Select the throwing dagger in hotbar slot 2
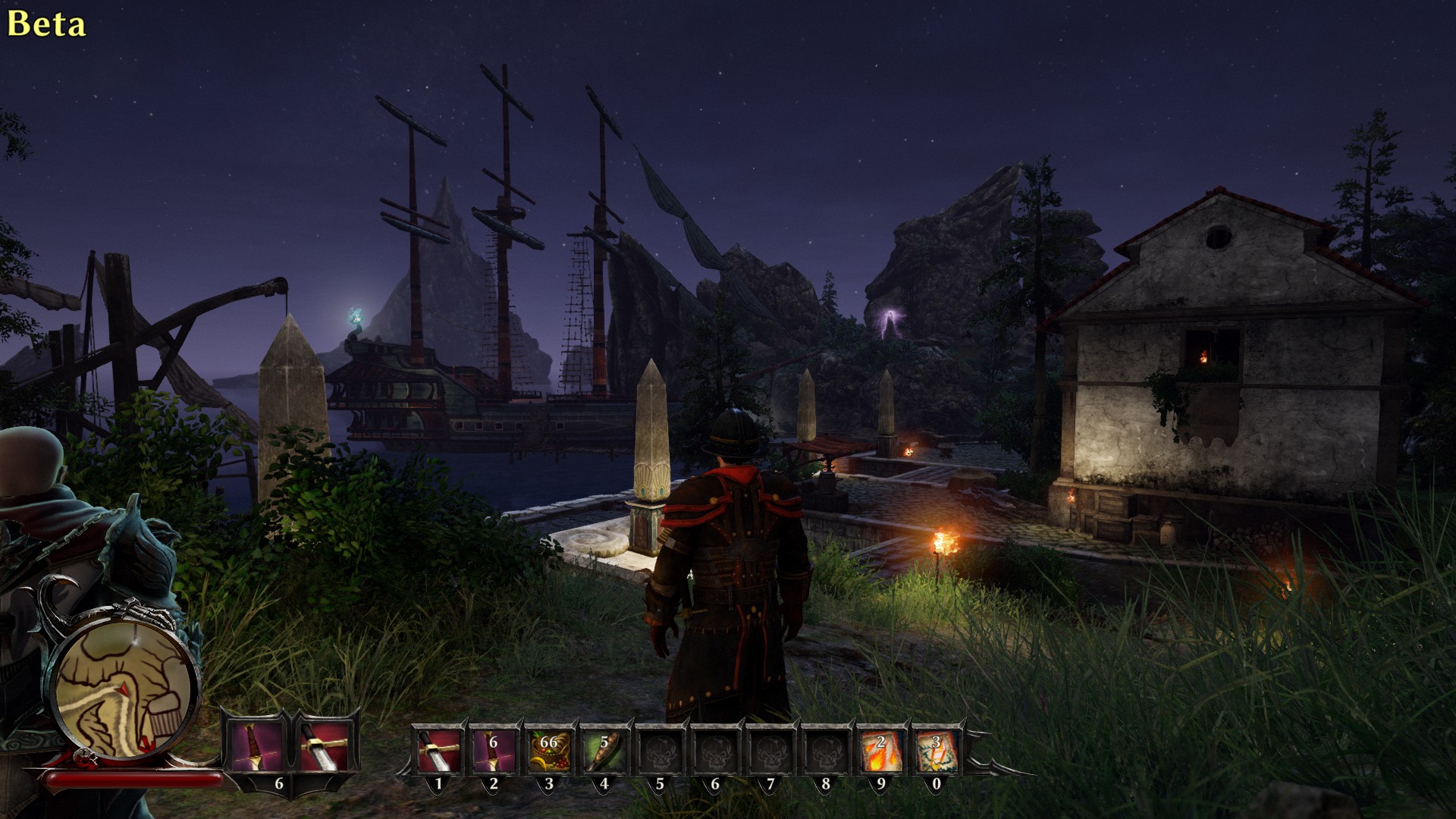This screenshot has height=819, width=1456. [493, 751]
